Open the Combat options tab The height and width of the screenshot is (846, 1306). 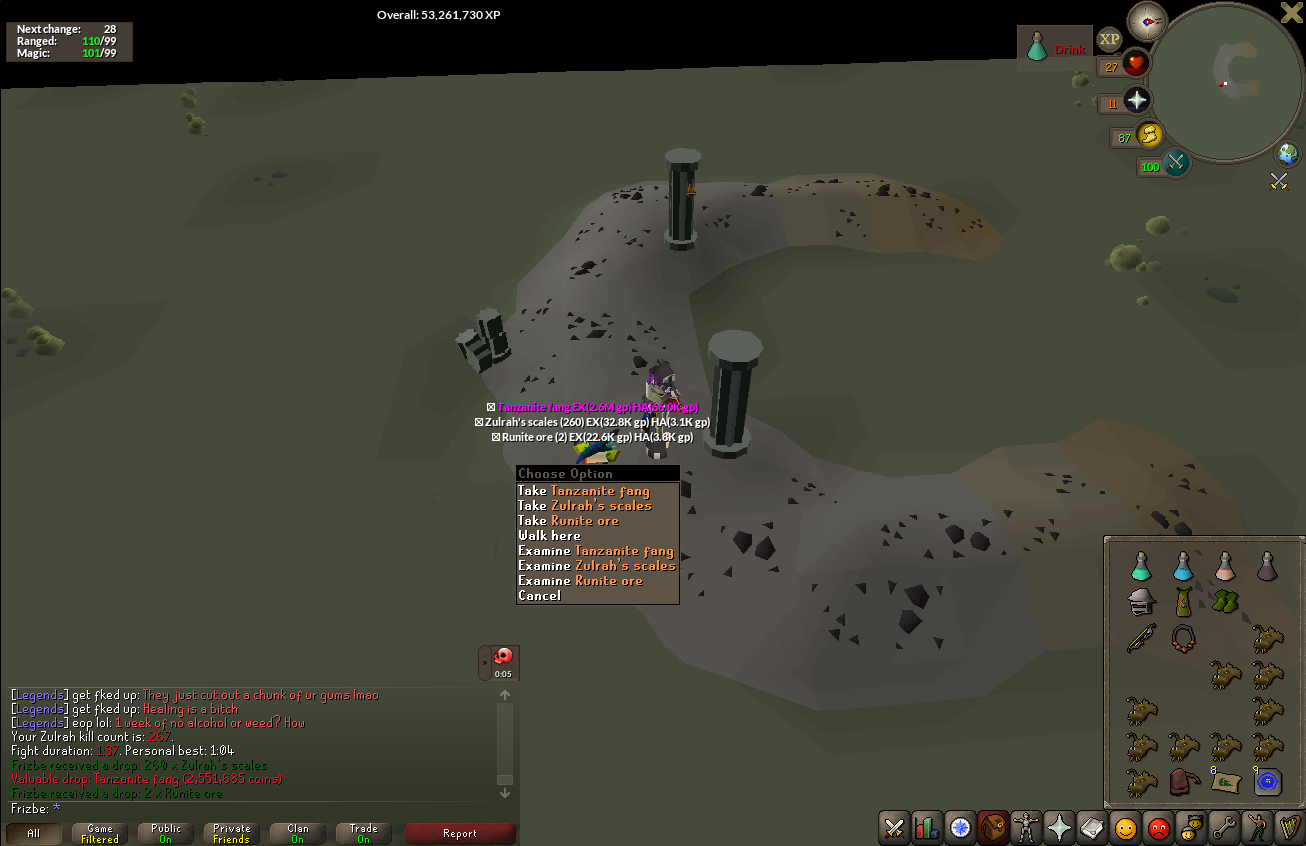(893, 828)
